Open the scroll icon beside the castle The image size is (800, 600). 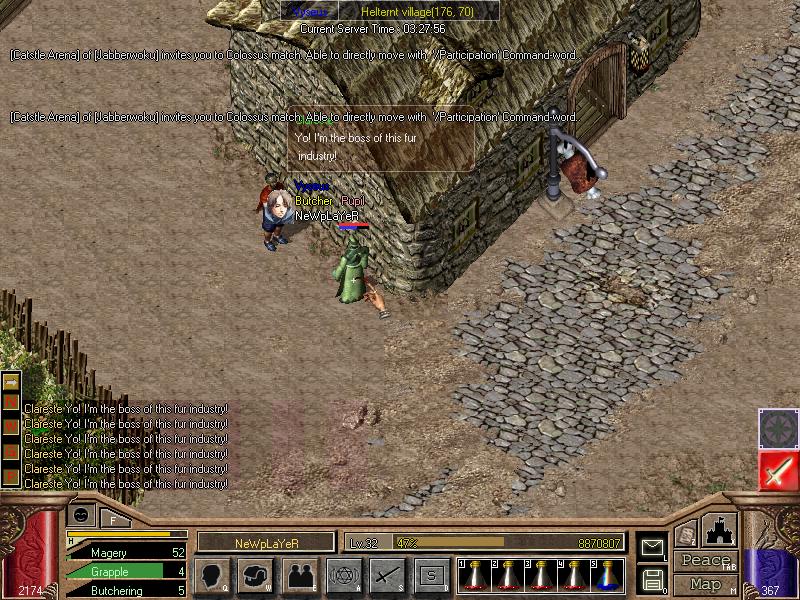pyautogui.click(x=686, y=536)
